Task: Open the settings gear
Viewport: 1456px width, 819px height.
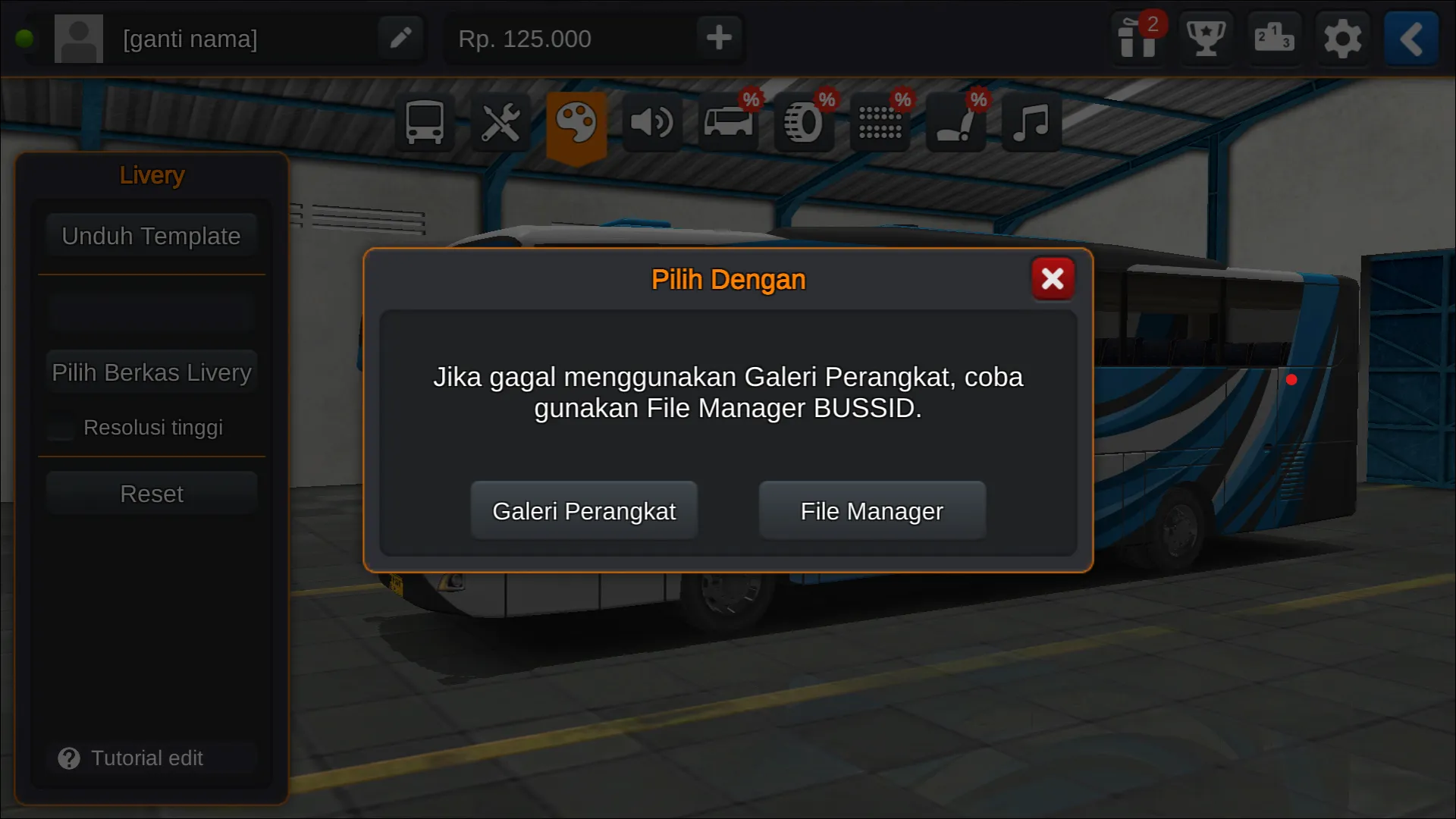Action: coord(1342,39)
